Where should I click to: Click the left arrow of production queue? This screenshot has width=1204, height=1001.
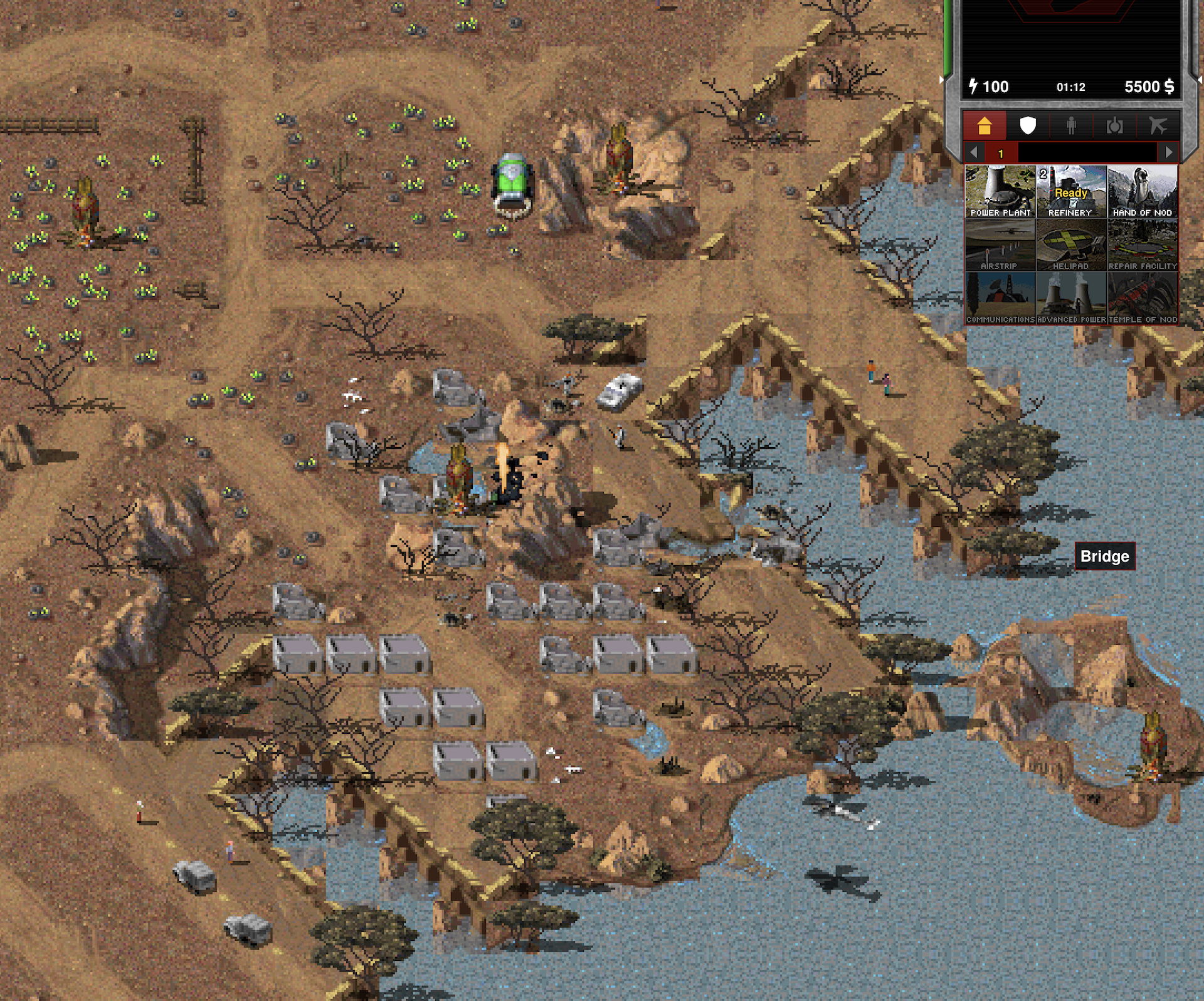click(974, 152)
